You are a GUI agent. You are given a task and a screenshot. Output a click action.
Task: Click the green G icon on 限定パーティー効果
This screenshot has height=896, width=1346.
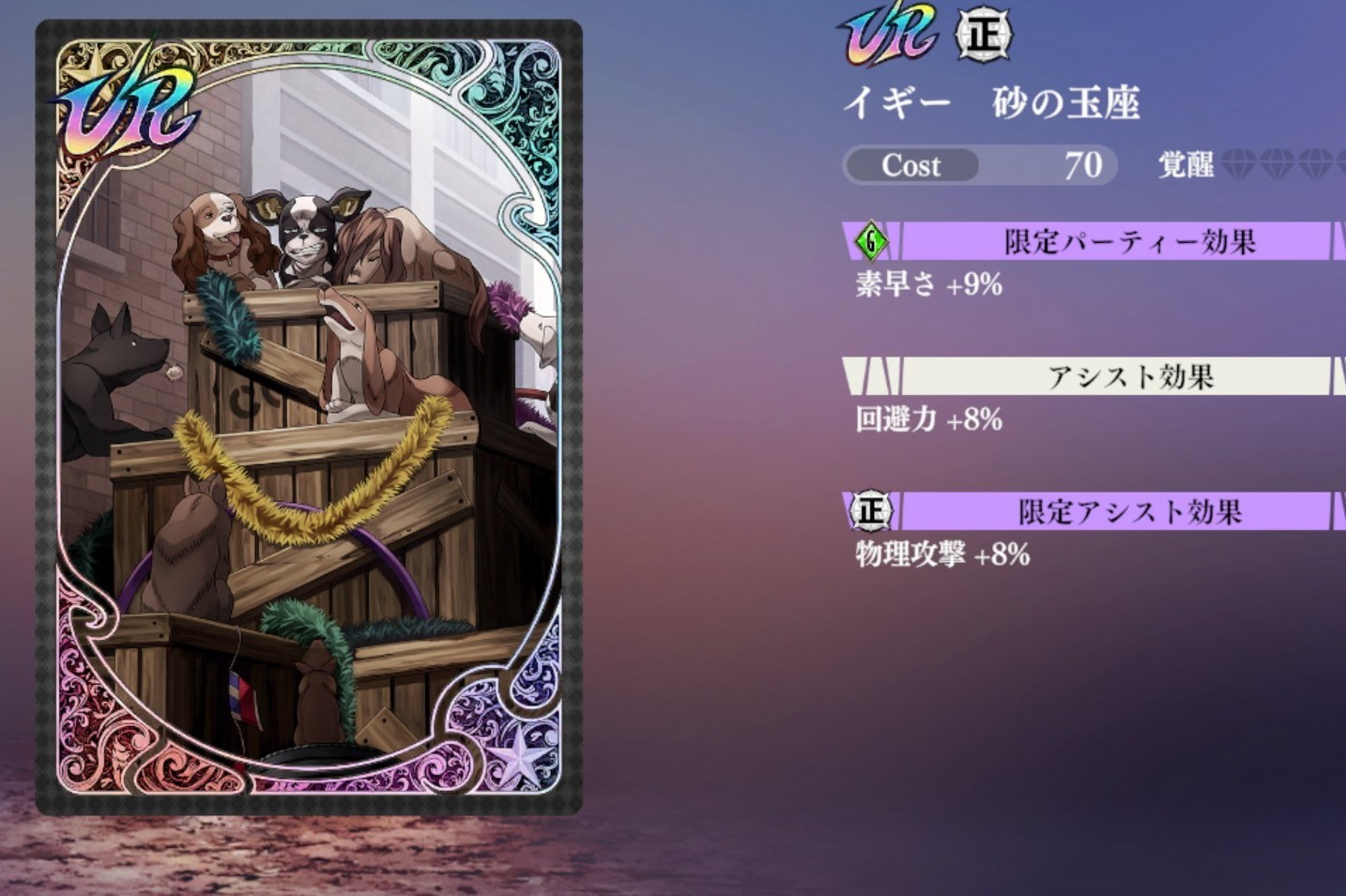click(871, 241)
